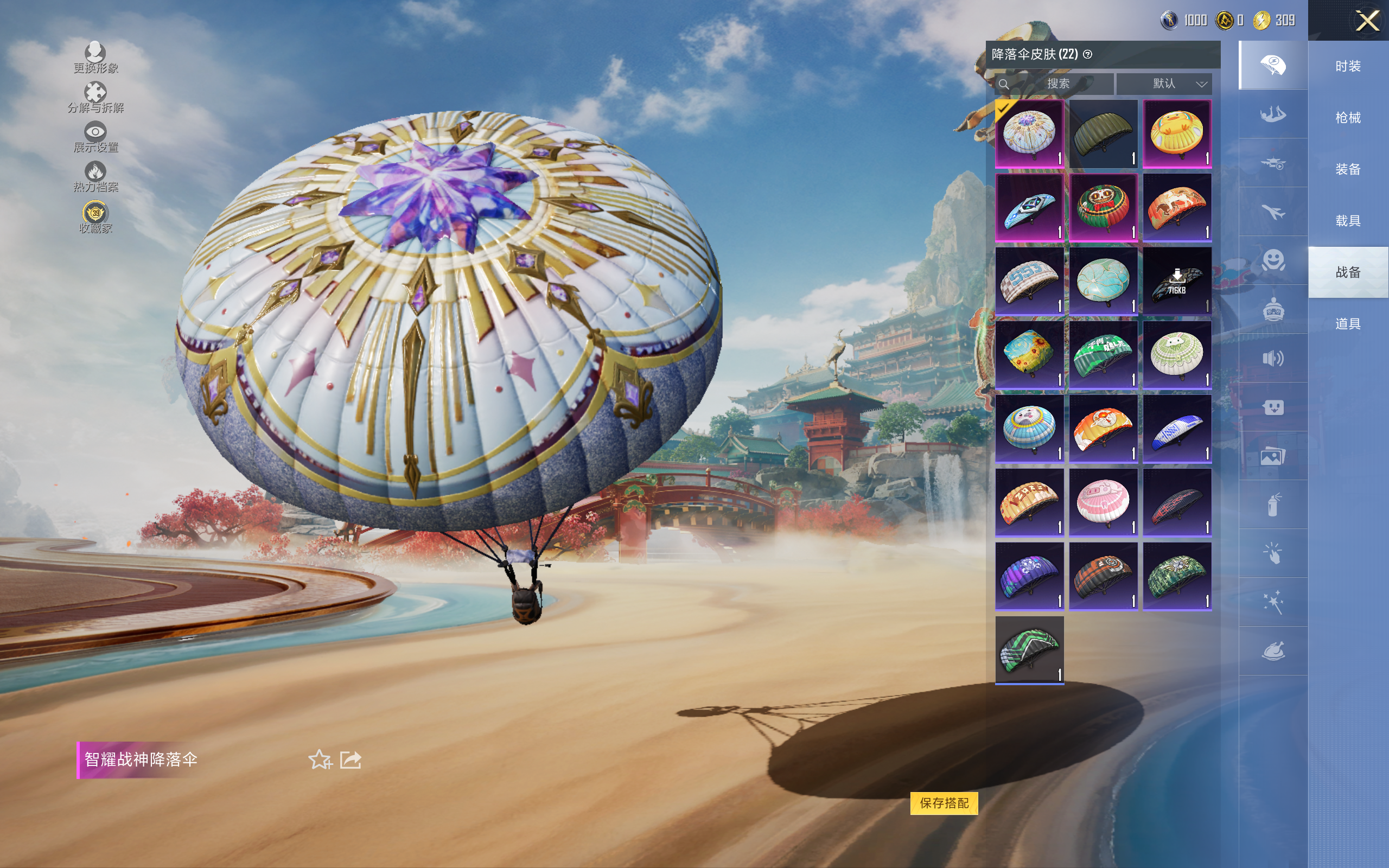Download the 716KB parachute skin

tap(1177, 282)
